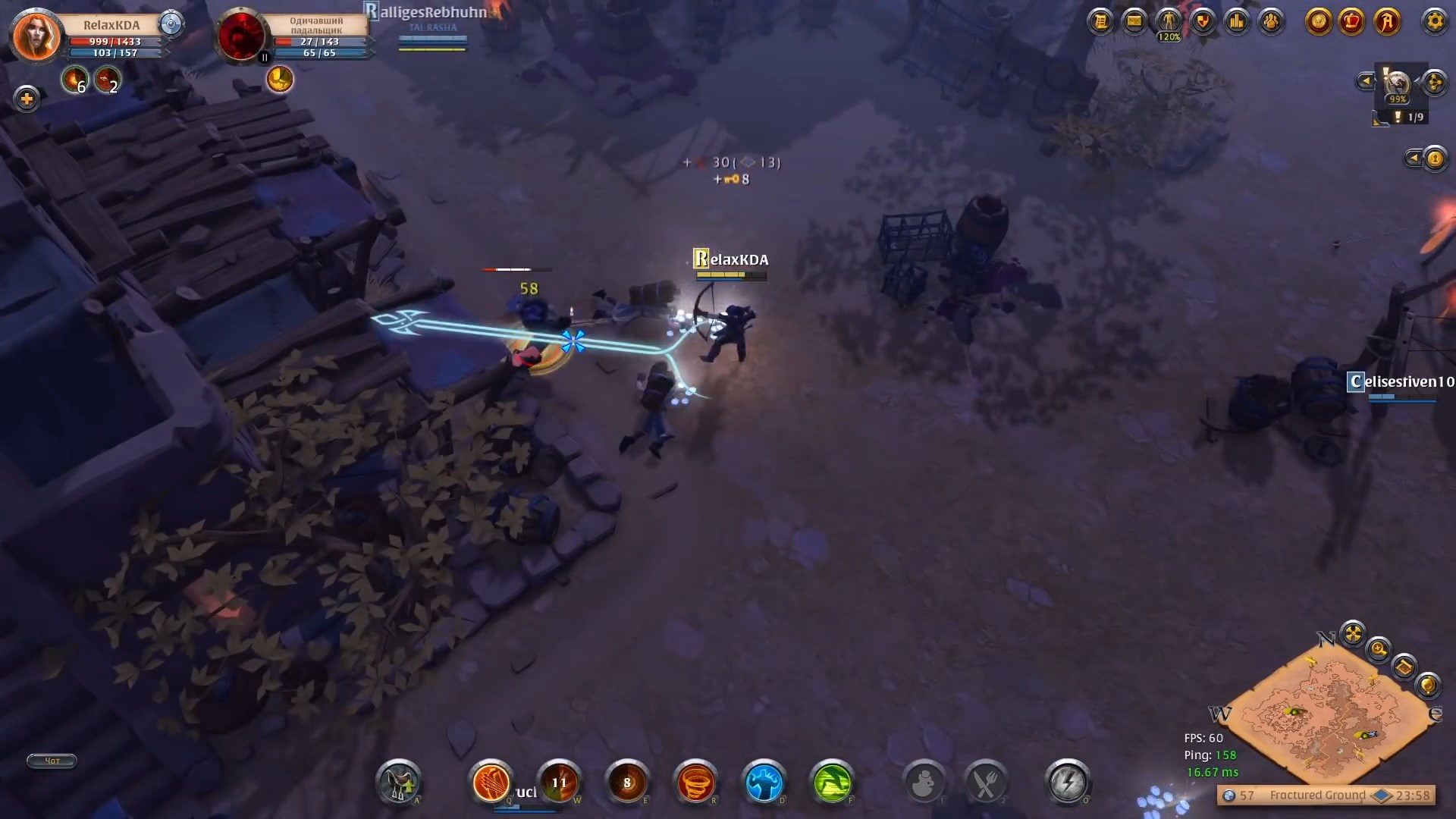The height and width of the screenshot is (819, 1456).
Task: Activate the Q multishot arrow ability
Action: point(491,783)
